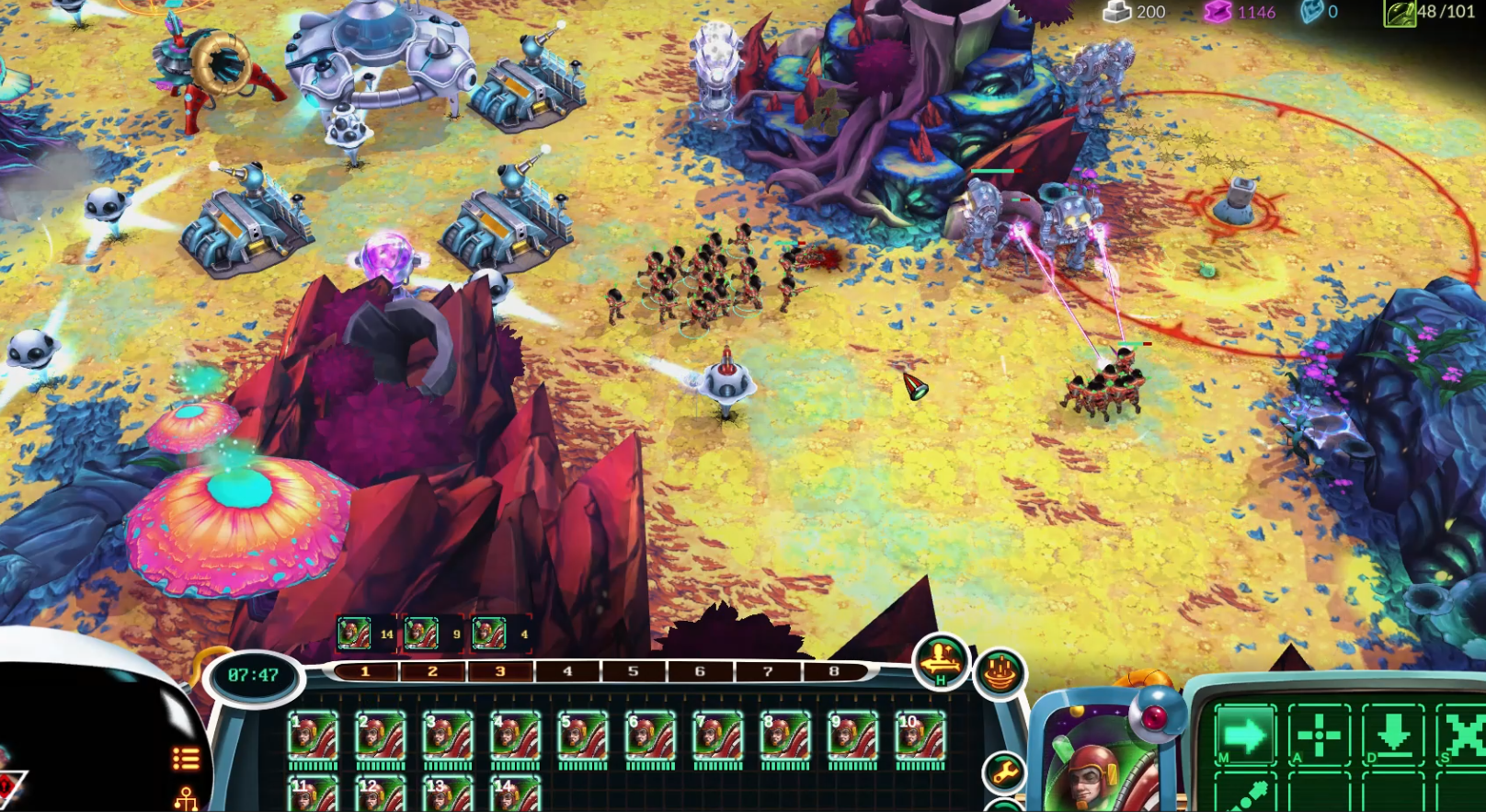Select unit number 1 in selection panel

[313, 738]
